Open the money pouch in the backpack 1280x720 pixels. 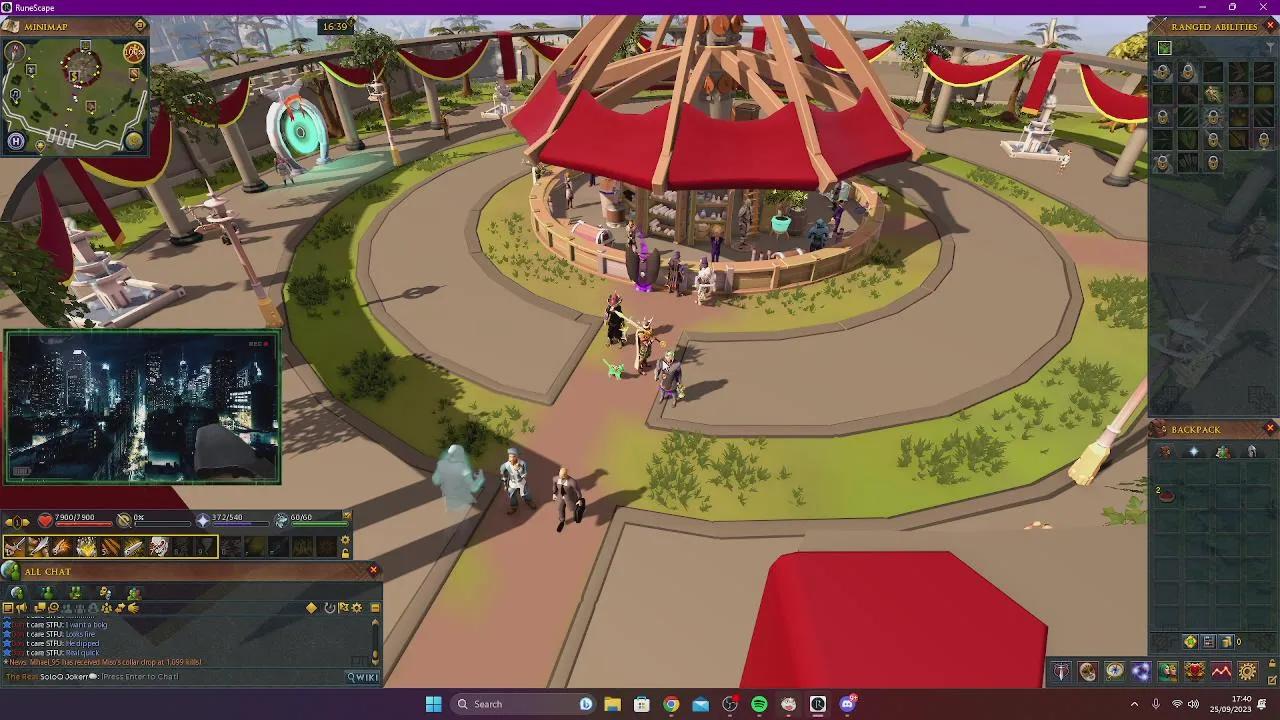(1227, 641)
